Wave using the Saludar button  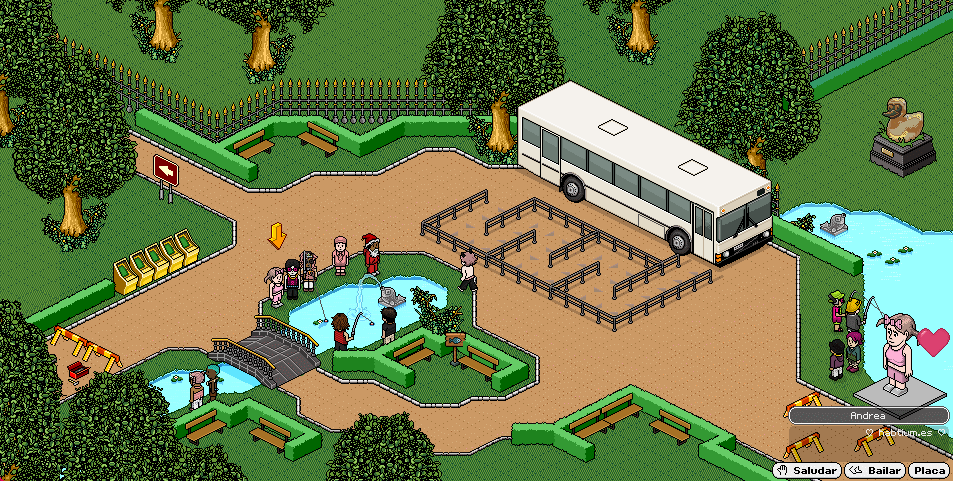click(806, 470)
